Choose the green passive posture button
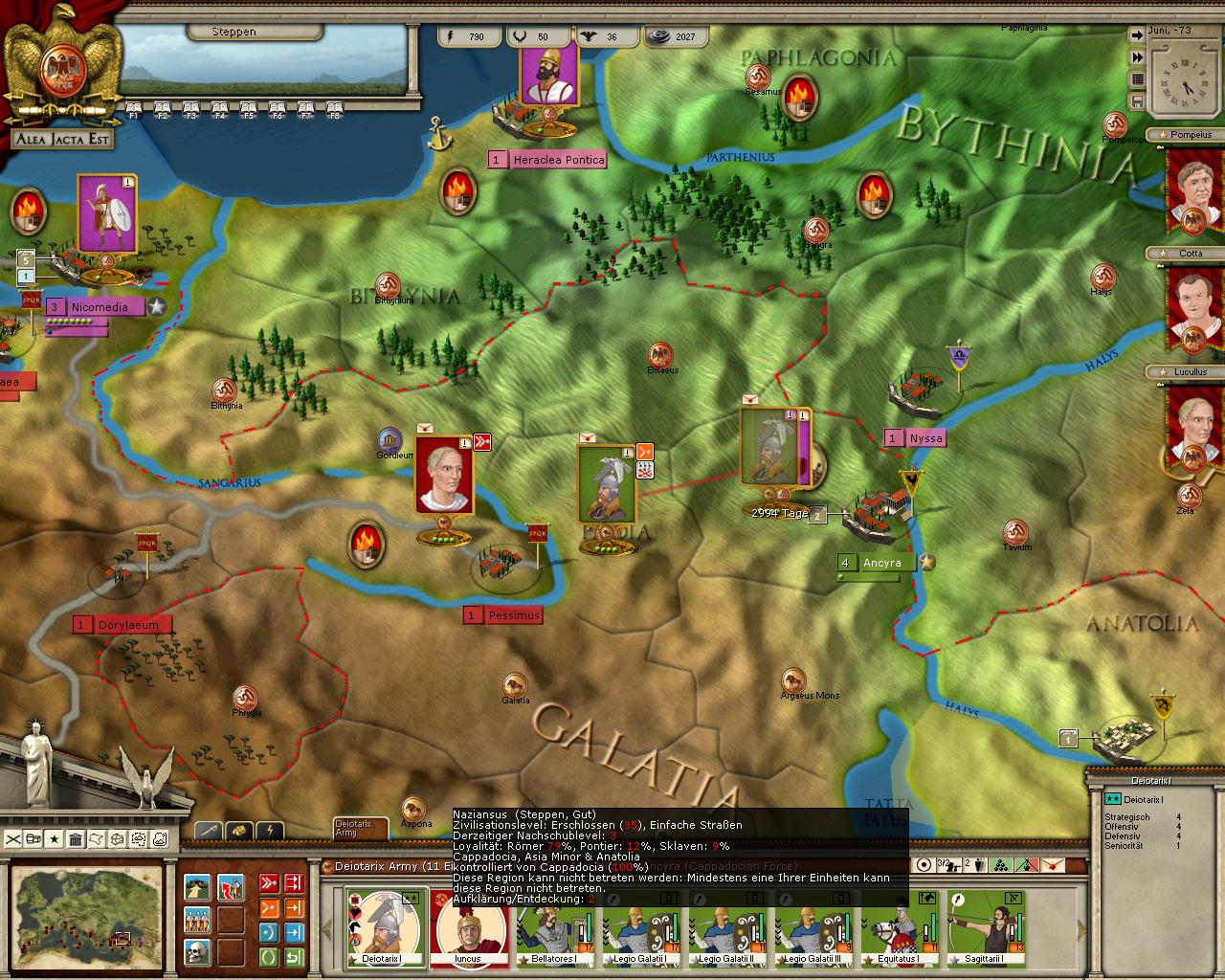 tap(270, 956)
